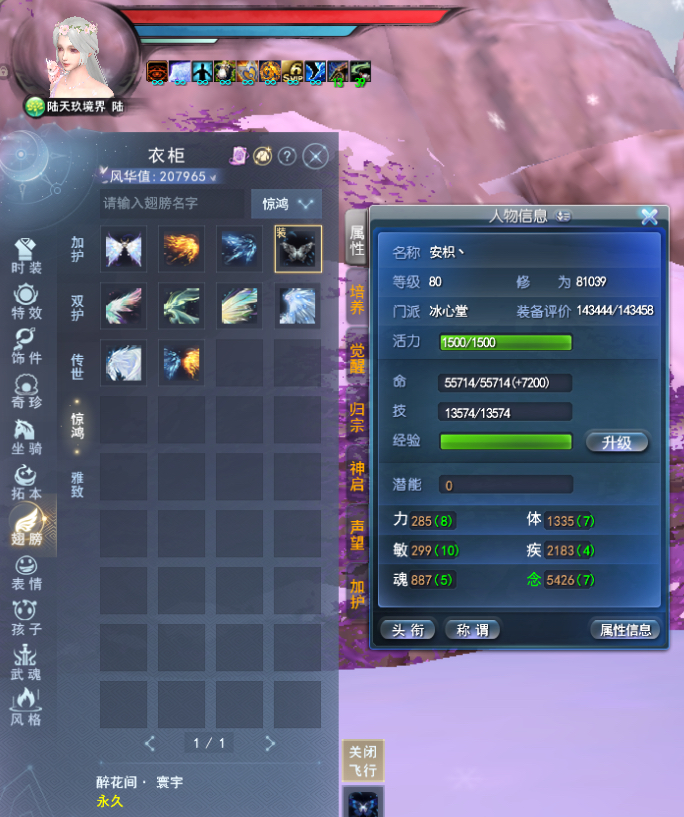Close the character info window
The width and height of the screenshot is (684, 817).
649,215
